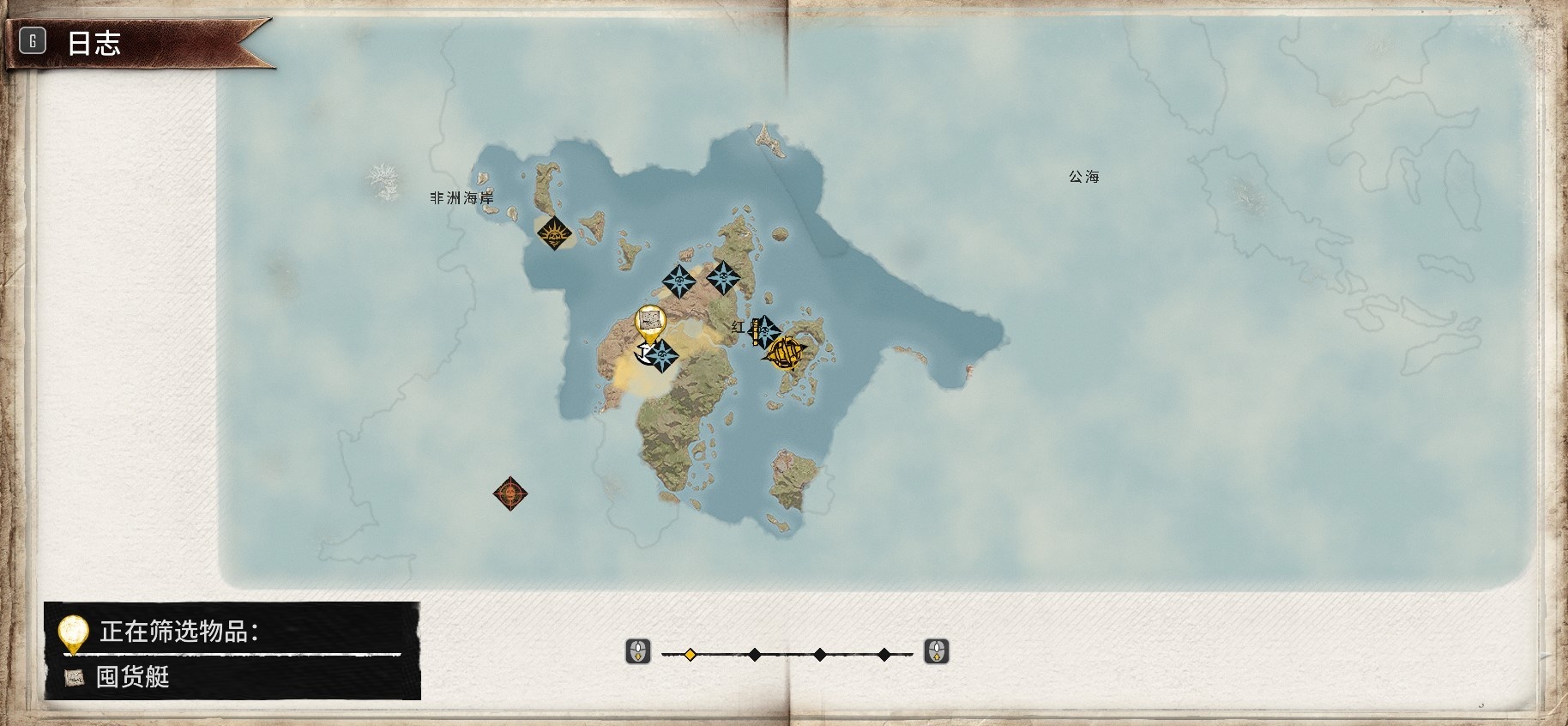Click the 囤货艇 filter entry
Viewport: 1568px width, 726px height.
tap(132, 677)
